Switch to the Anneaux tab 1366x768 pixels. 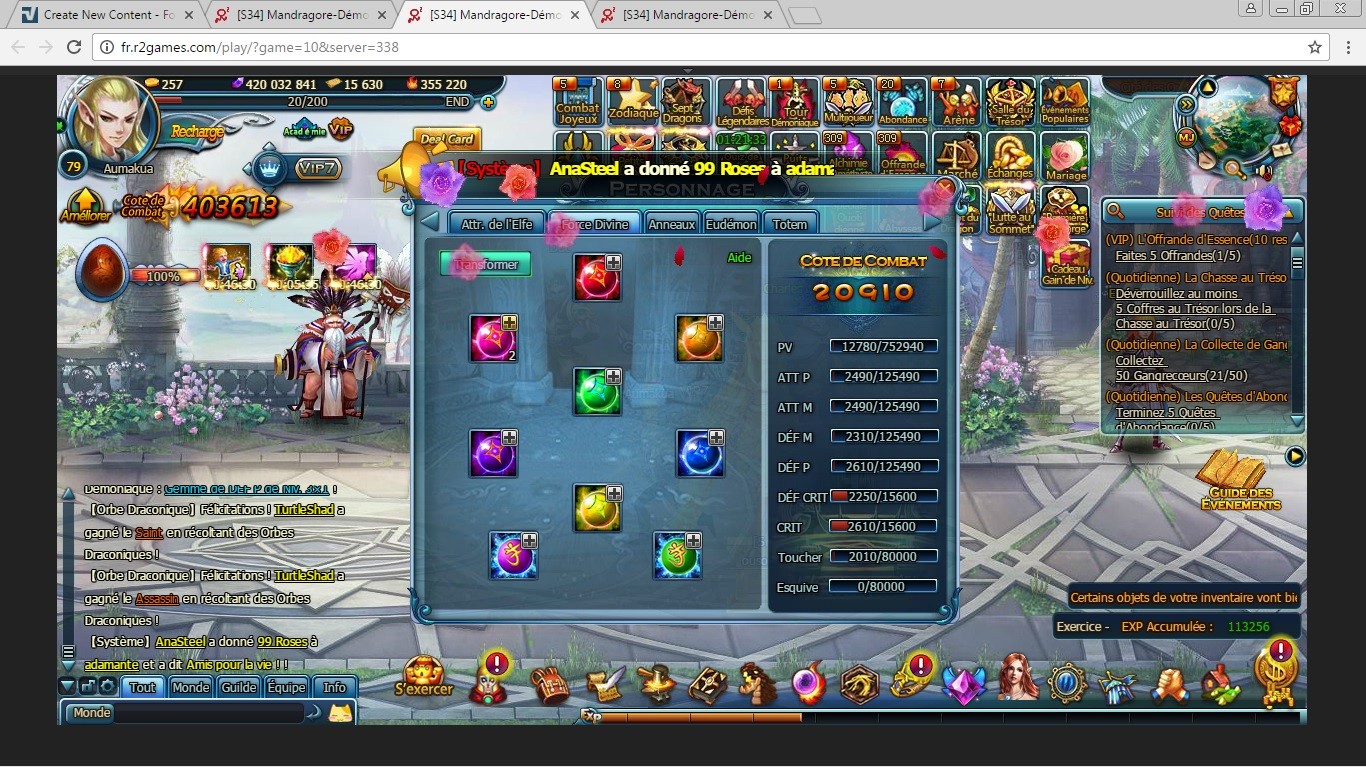click(x=671, y=224)
